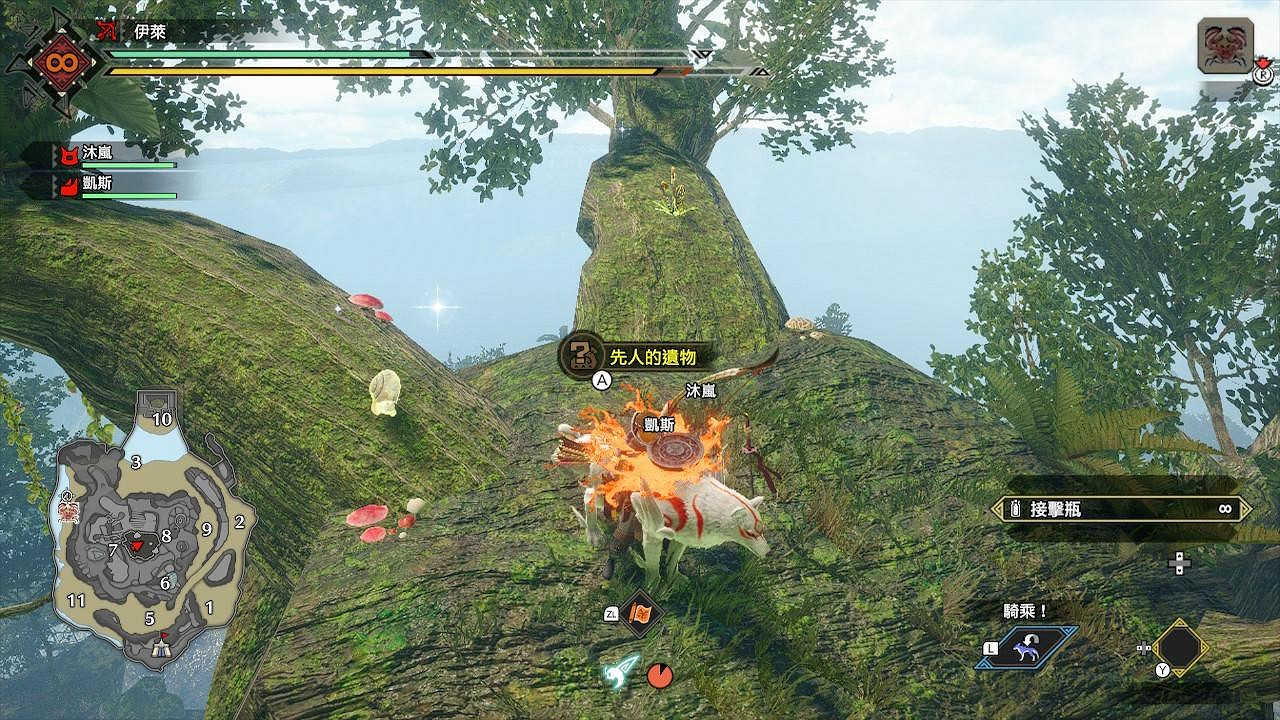The image size is (1280, 720).
Task: Select the target monster icon
Action: coord(1225,47)
